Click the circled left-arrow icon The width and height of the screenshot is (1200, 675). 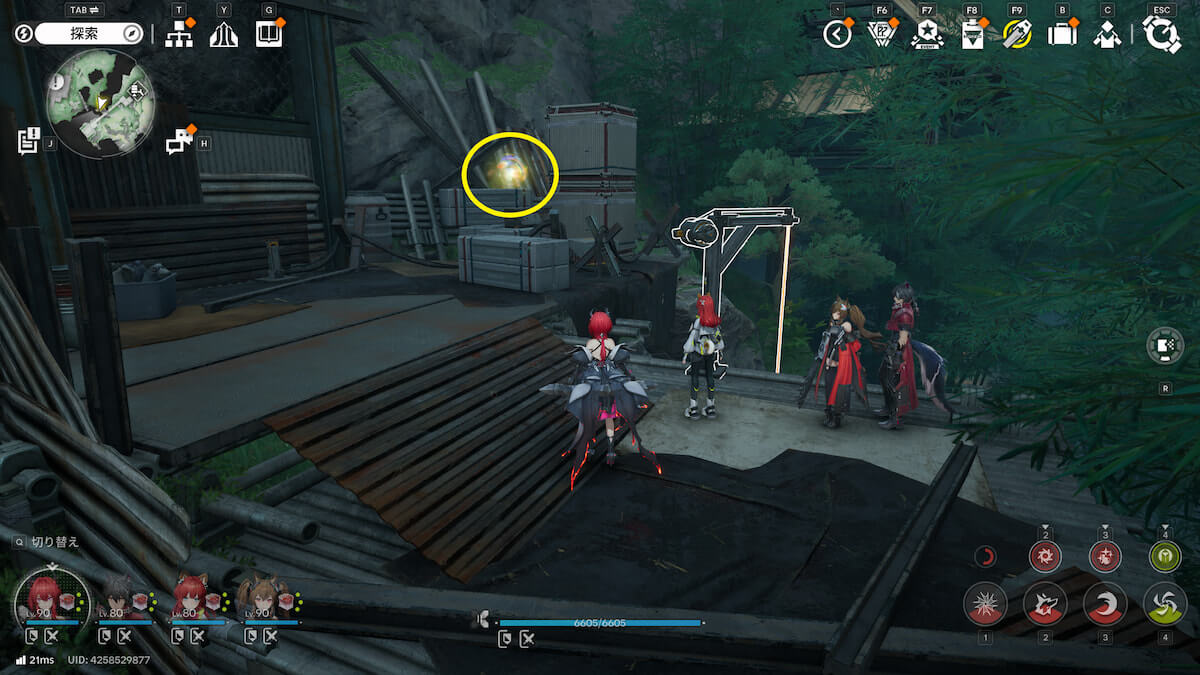[837, 34]
